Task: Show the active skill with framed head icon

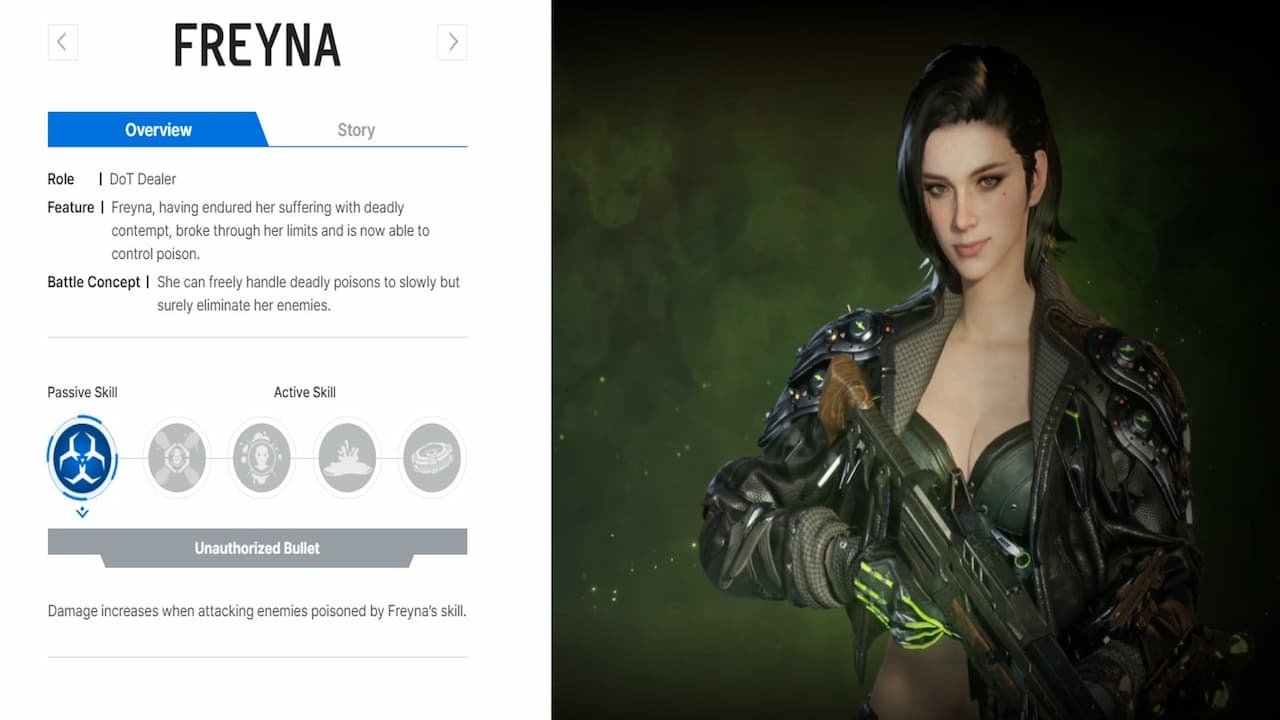Action: (x=262, y=458)
